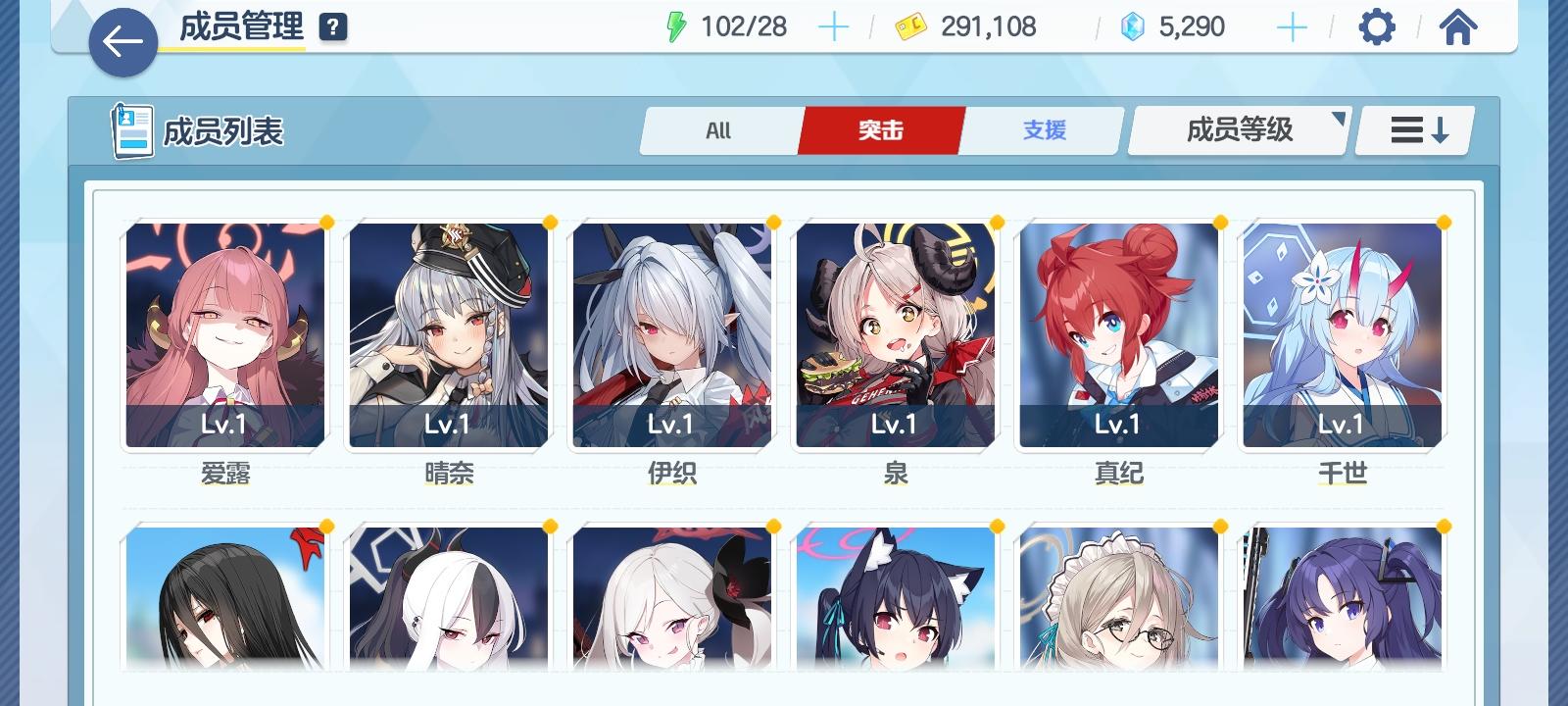The height and width of the screenshot is (706, 1568).
Task: Click the plus icon beside the 5,290 gems
Action: pyautogui.click(x=1292, y=26)
